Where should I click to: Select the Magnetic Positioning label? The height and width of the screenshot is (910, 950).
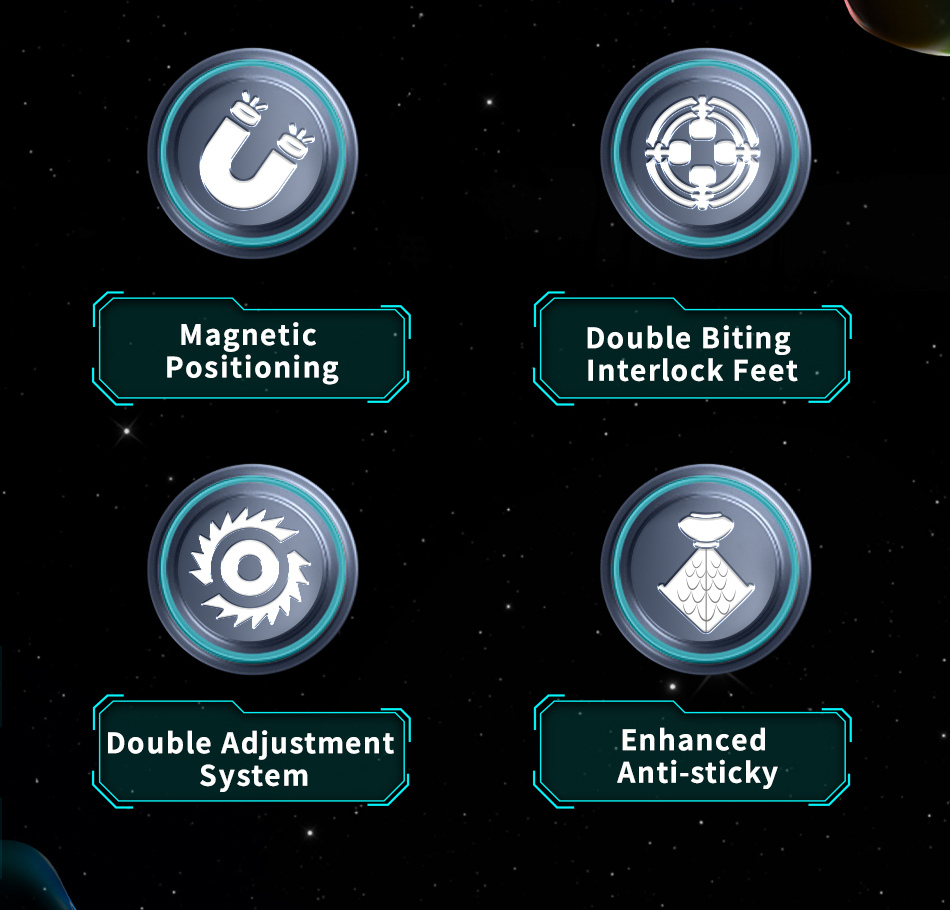coord(252,351)
